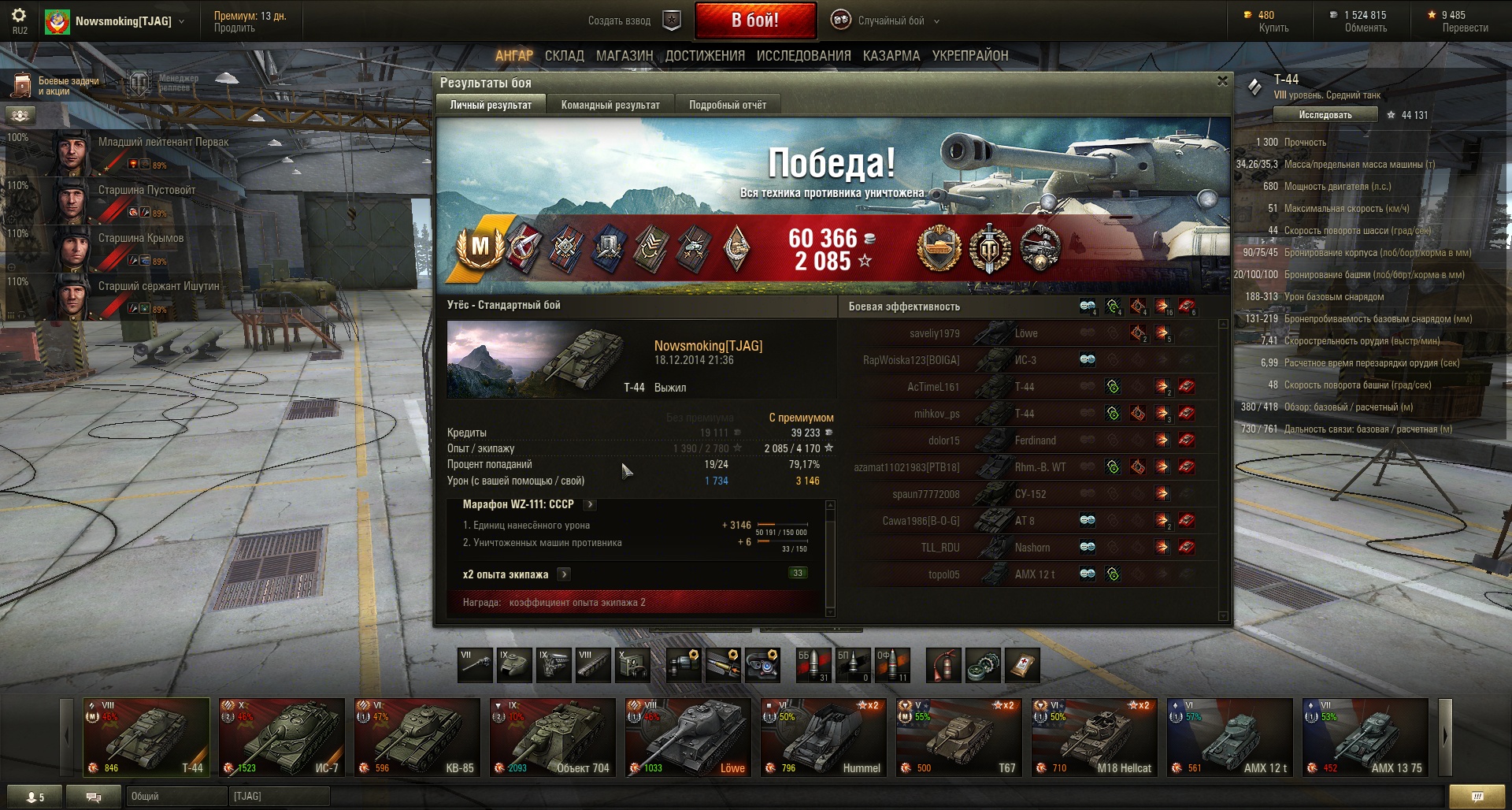Open the Подробный отчёт tab
Image resolution: width=1512 pixels, height=810 pixels.
pyautogui.click(x=727, y=105)
